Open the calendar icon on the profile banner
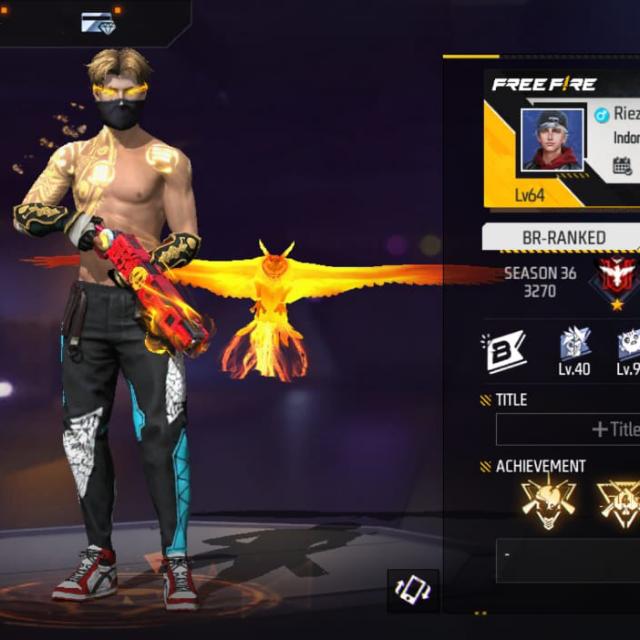 623,166
